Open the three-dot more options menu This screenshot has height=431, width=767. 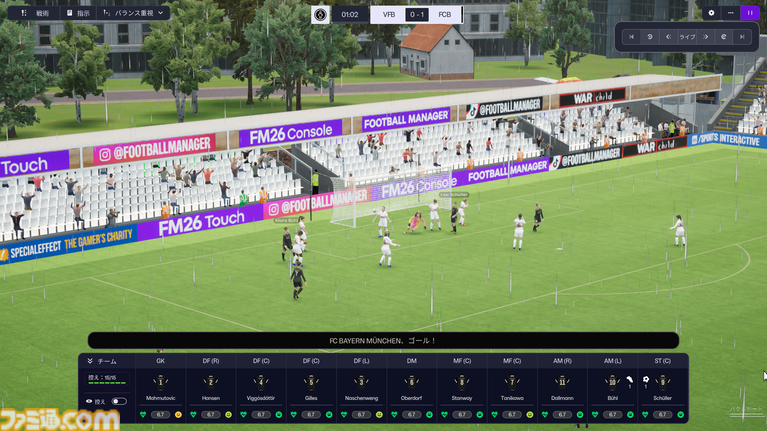730,13
